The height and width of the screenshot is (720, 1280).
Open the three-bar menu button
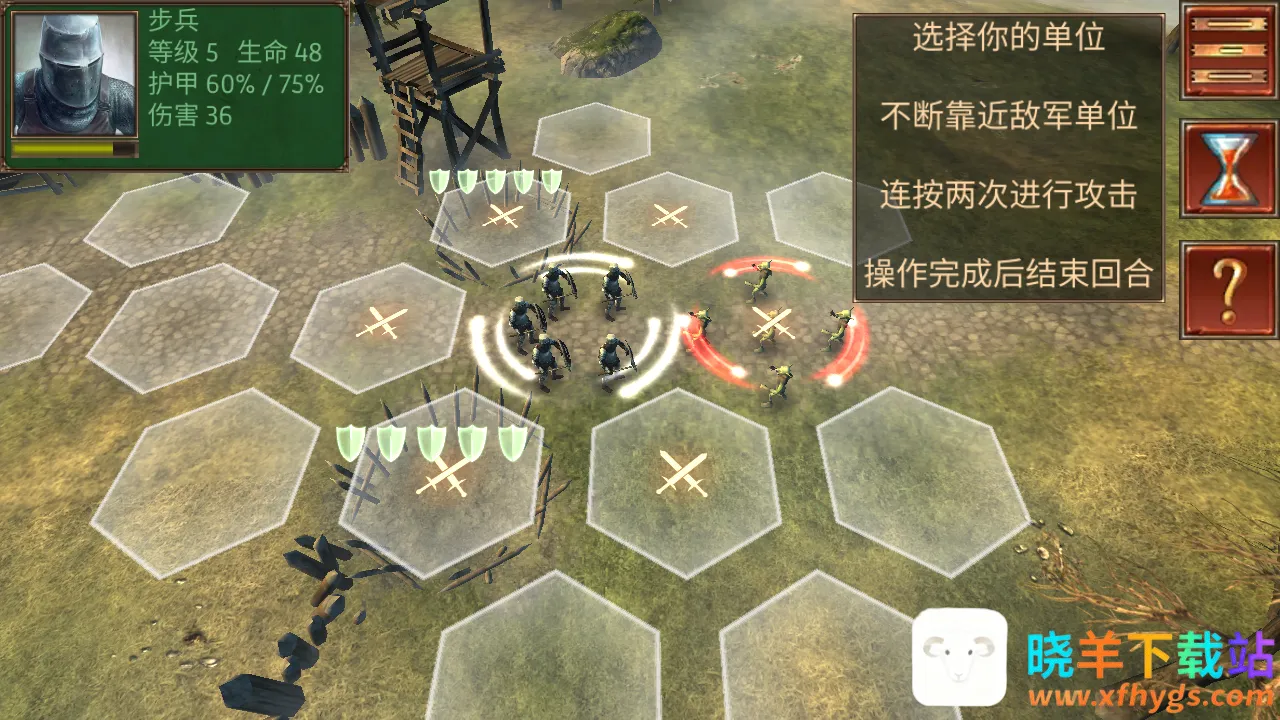(x=1228, y=50)
